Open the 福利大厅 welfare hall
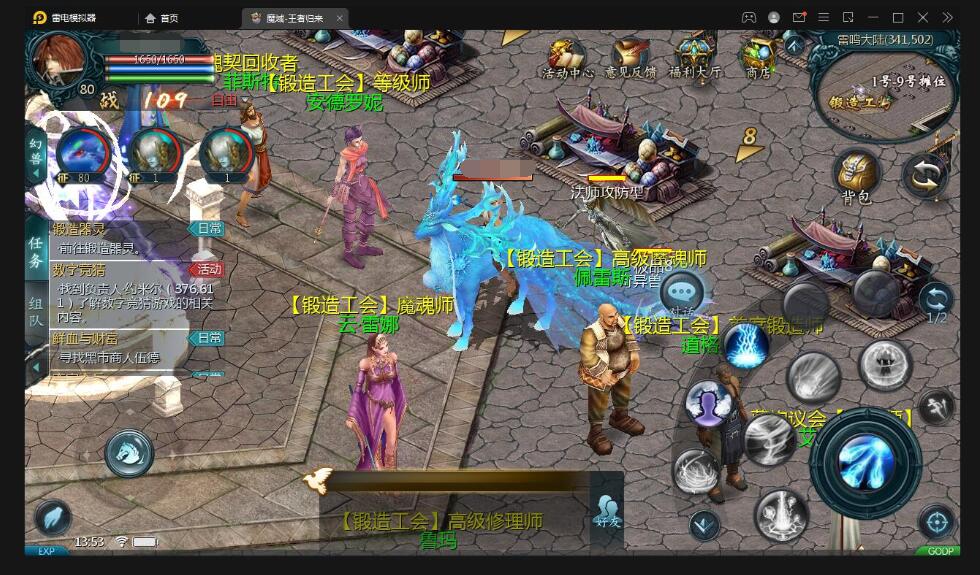This screenshot has height=575, width=980. [695, 59]
